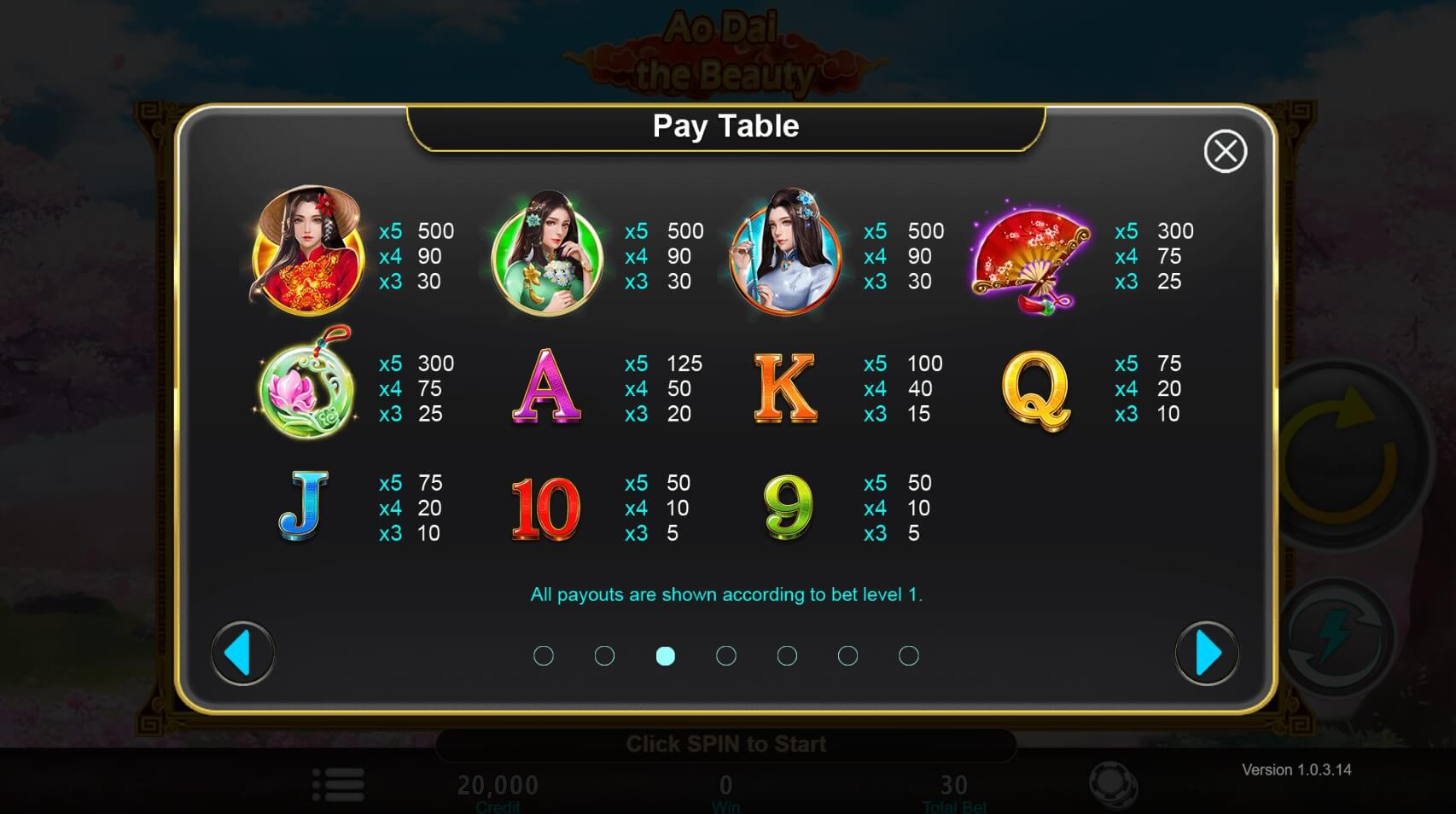Select the white Ao Dai woman symbol
This screenshot has width=1456, height=814.
coord(783,257)
